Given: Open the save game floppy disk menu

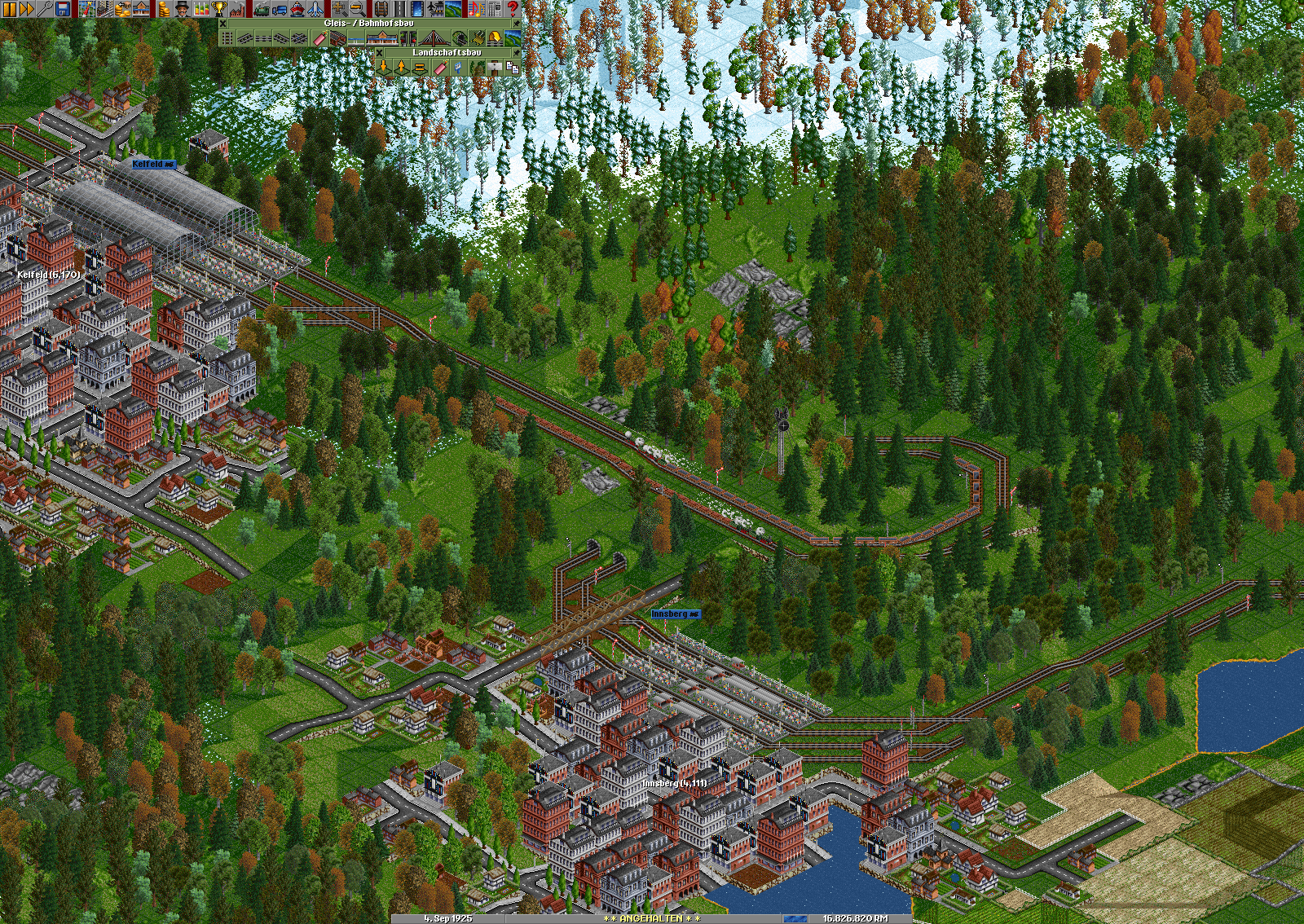Looking at the screenshot, I should pyautogui.click(x=63, y=9).
